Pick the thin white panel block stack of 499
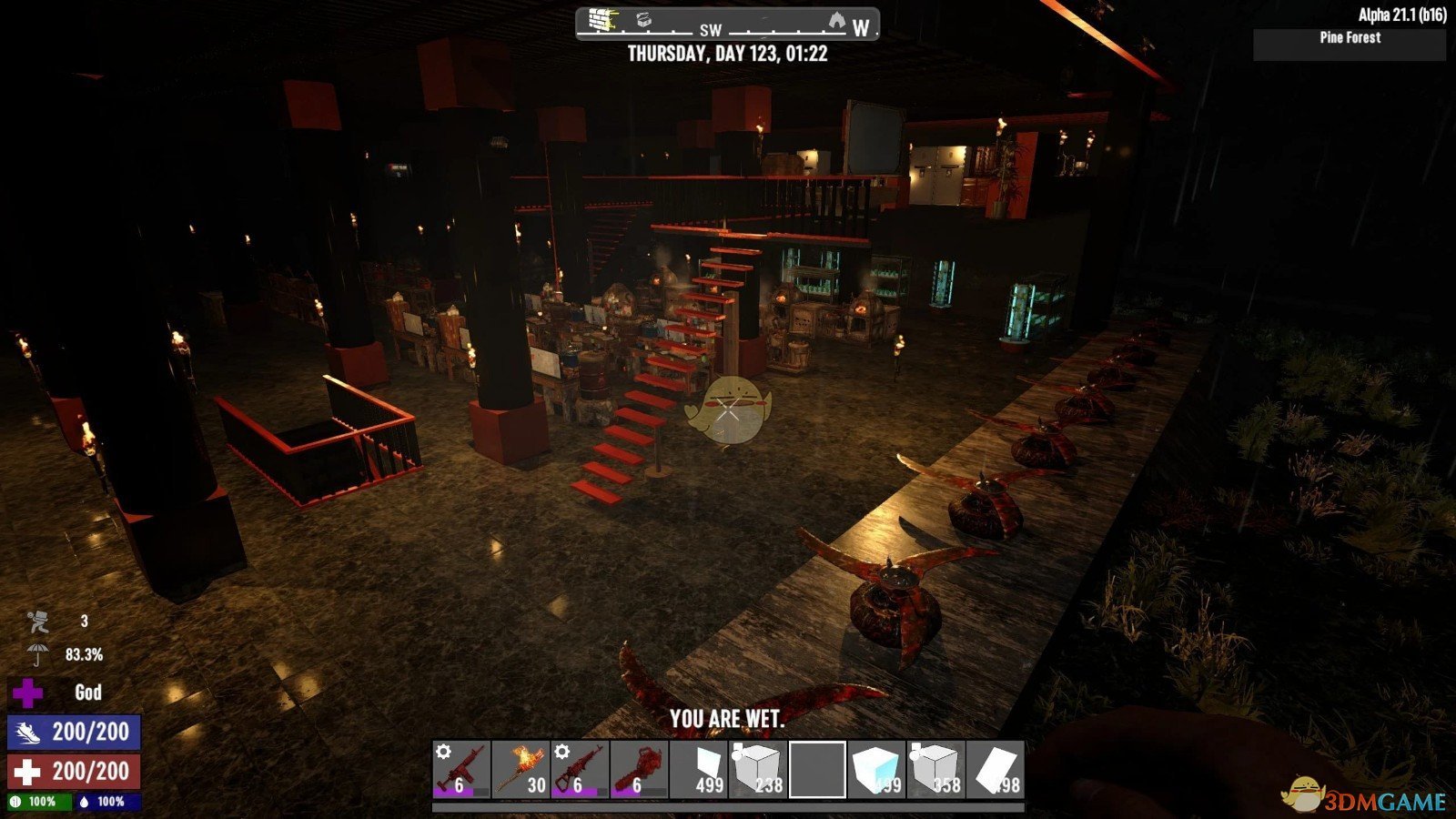The width and height of the screenshot is (1456, 819). point(699,770)
